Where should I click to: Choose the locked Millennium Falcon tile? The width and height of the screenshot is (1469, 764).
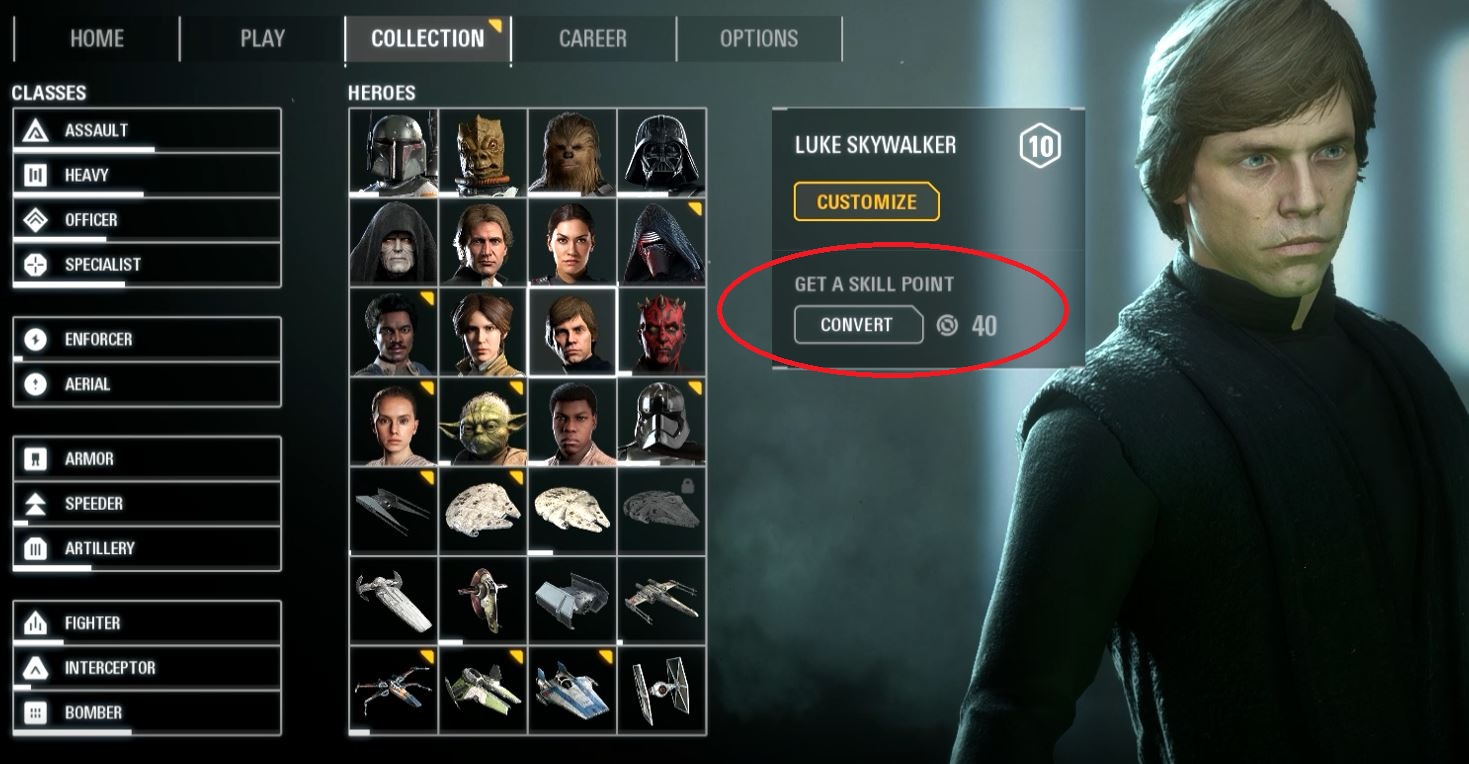662,511
